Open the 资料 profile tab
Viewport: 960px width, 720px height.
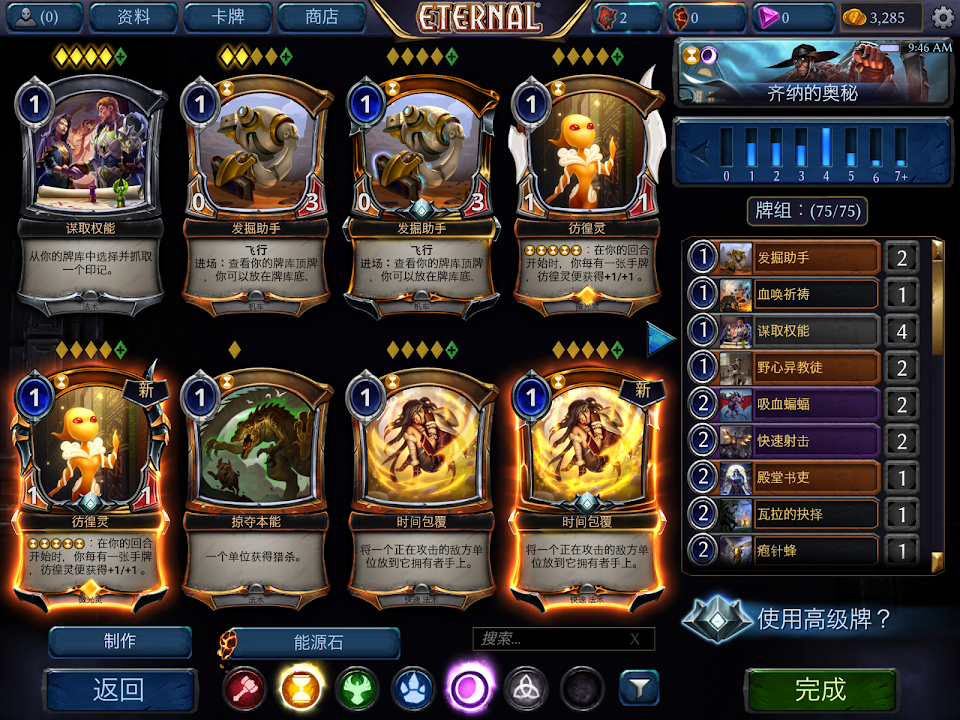tap(133, 17)
